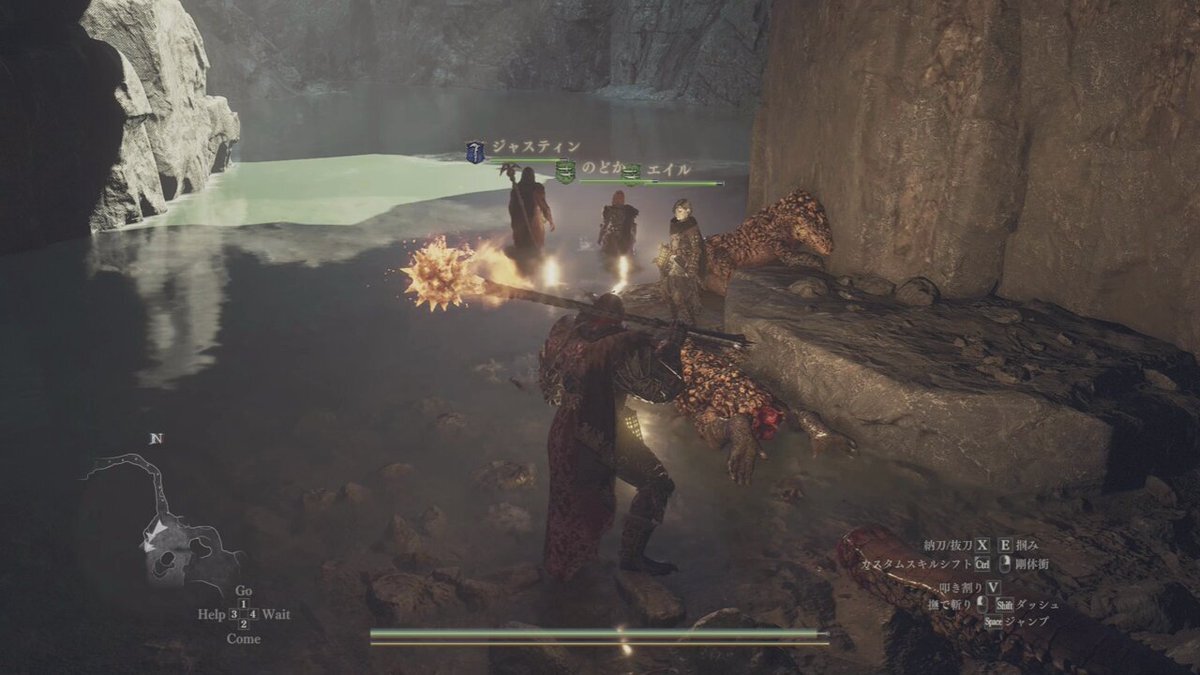
Task: Choose the Go pawn command
Action: [243, 591]
